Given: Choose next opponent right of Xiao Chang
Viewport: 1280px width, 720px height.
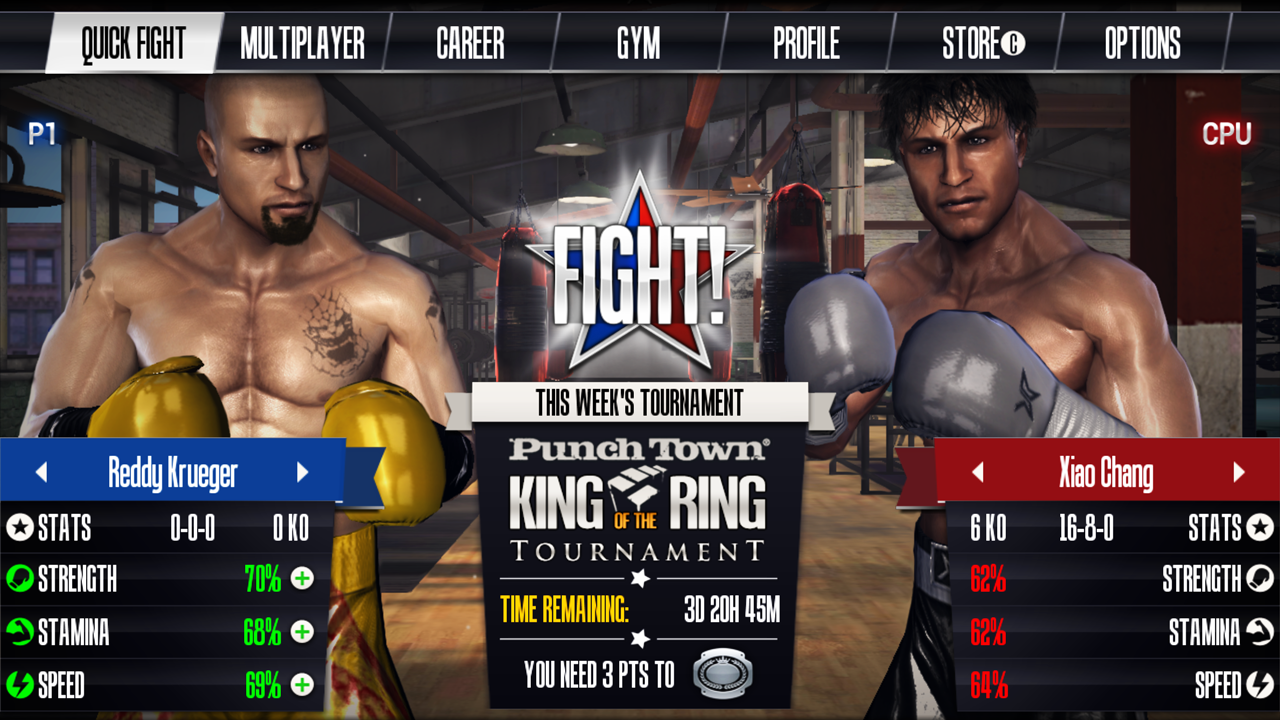Looking at the screenshot, I should pyautogui.click(x=1239, y=472).
